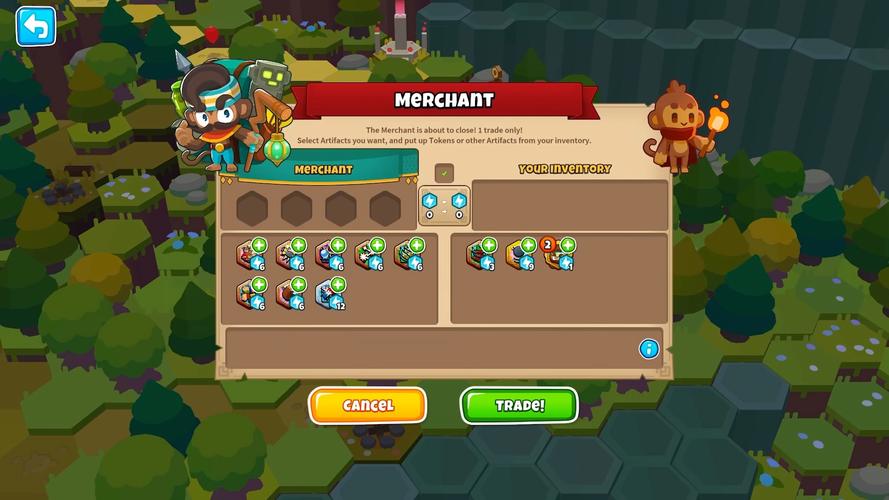
Task: Offer the inventory artifact worth 3 tokens
Action: click(x=480, y=254)
